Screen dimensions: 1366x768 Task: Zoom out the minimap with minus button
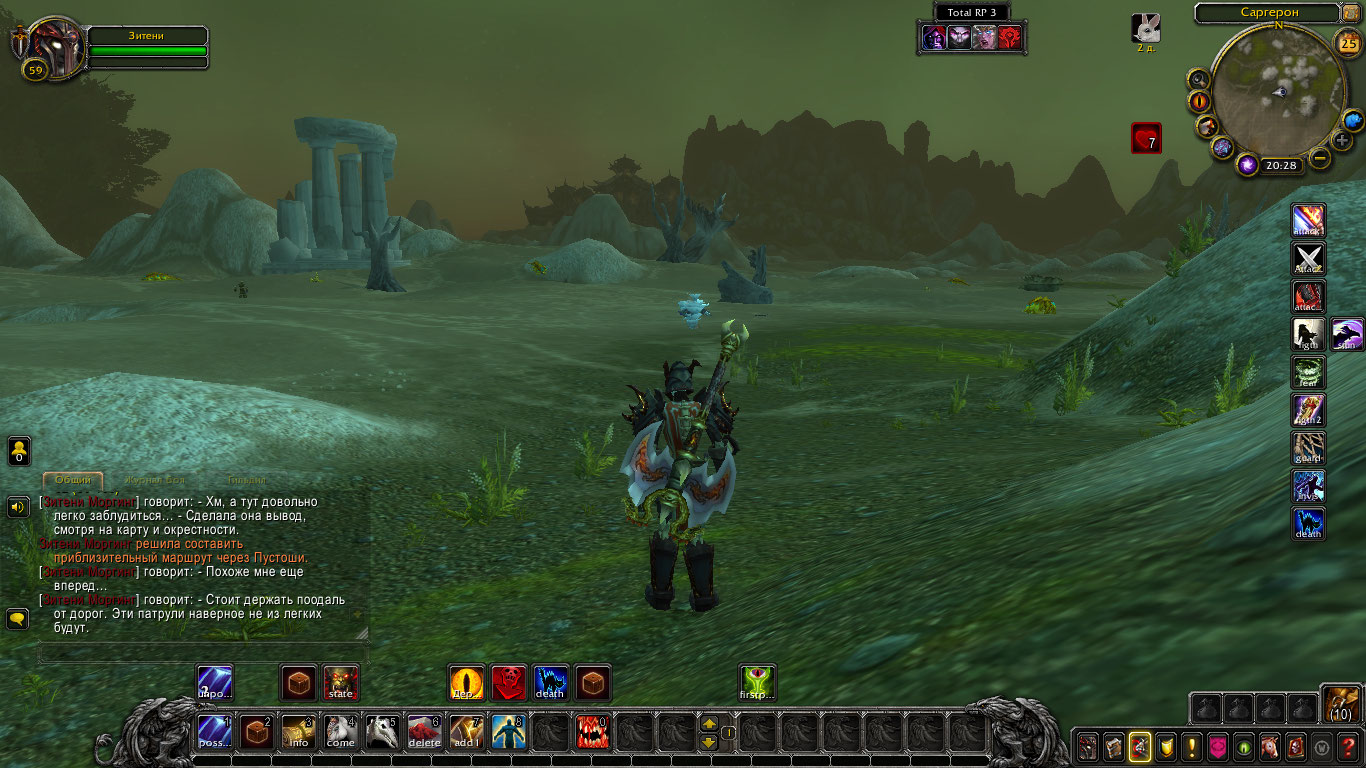click(x=1320, y=157)
